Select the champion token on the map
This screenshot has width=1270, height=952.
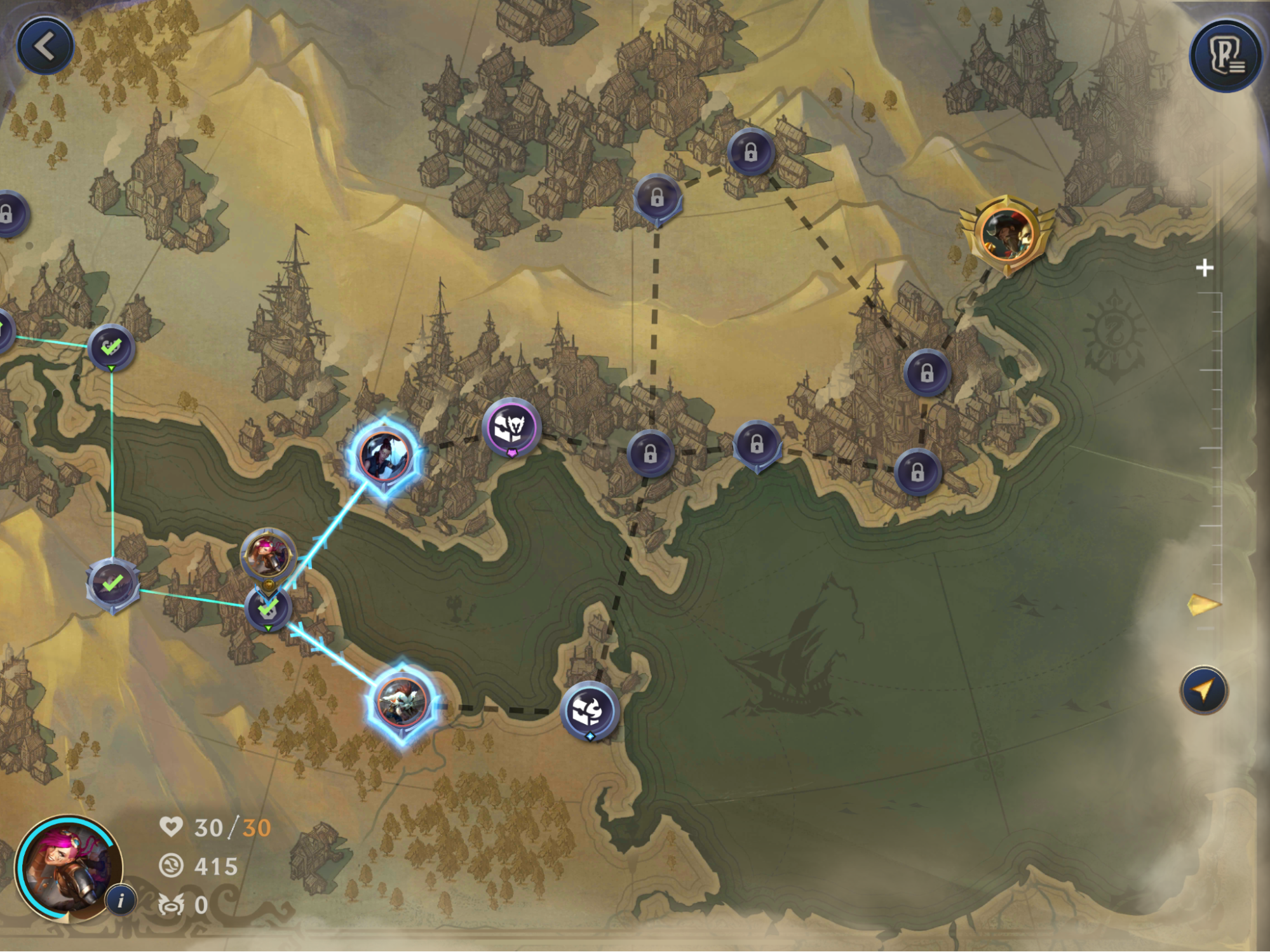(x=268, y=556)
